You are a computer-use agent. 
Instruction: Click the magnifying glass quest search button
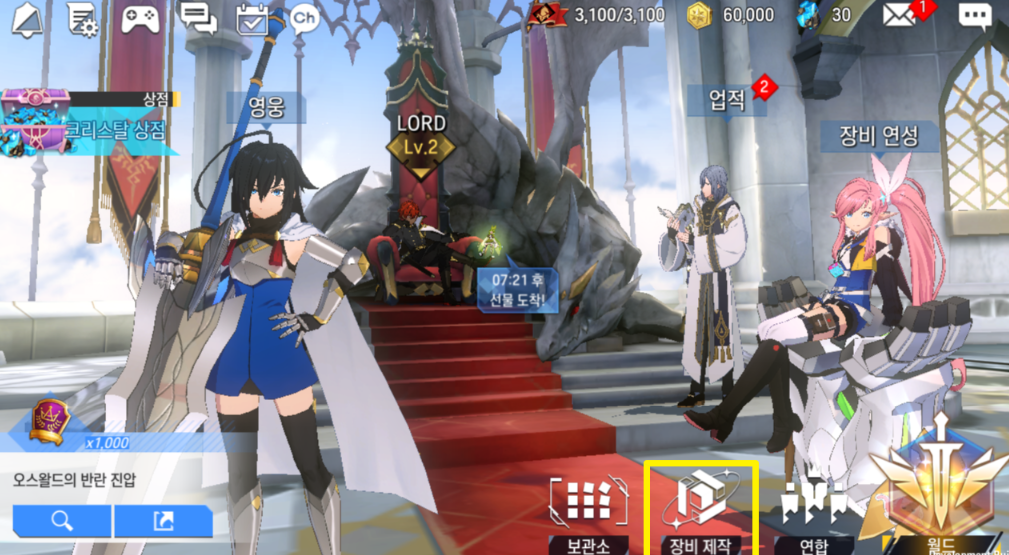pos(62,520)
